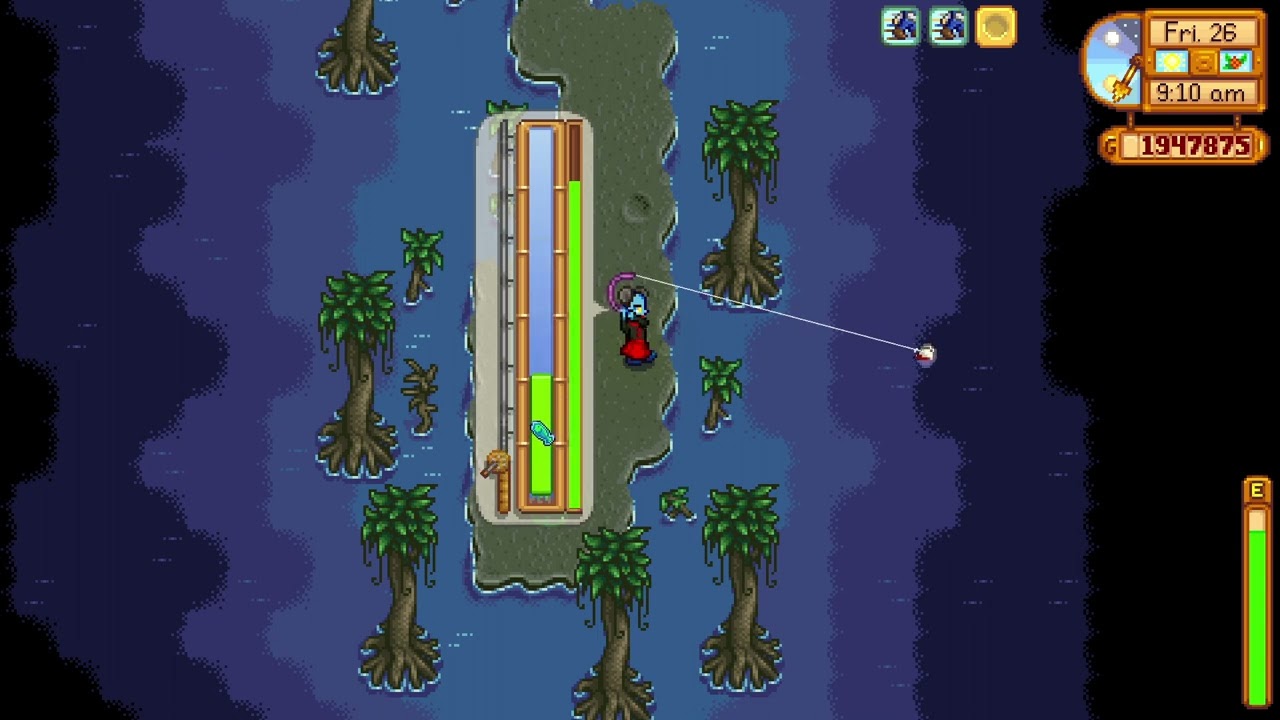Click the second food buff icon
The height and width of the screenshot is (720, 1280).
click(947, 27)
